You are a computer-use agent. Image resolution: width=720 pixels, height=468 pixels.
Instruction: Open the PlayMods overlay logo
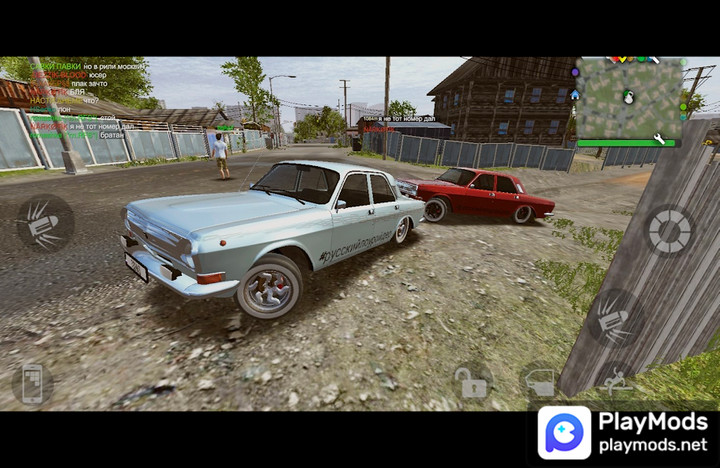point(564,432)
